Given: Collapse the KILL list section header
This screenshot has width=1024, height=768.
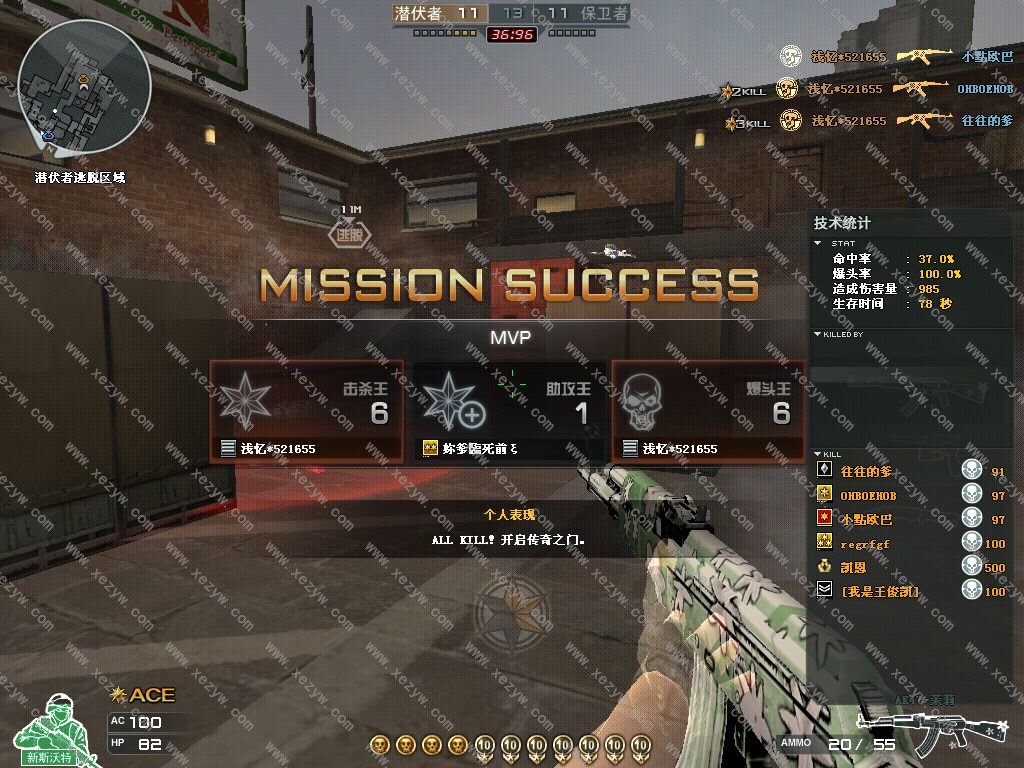Looking at the screenshot, I should (x=829, y=454).
